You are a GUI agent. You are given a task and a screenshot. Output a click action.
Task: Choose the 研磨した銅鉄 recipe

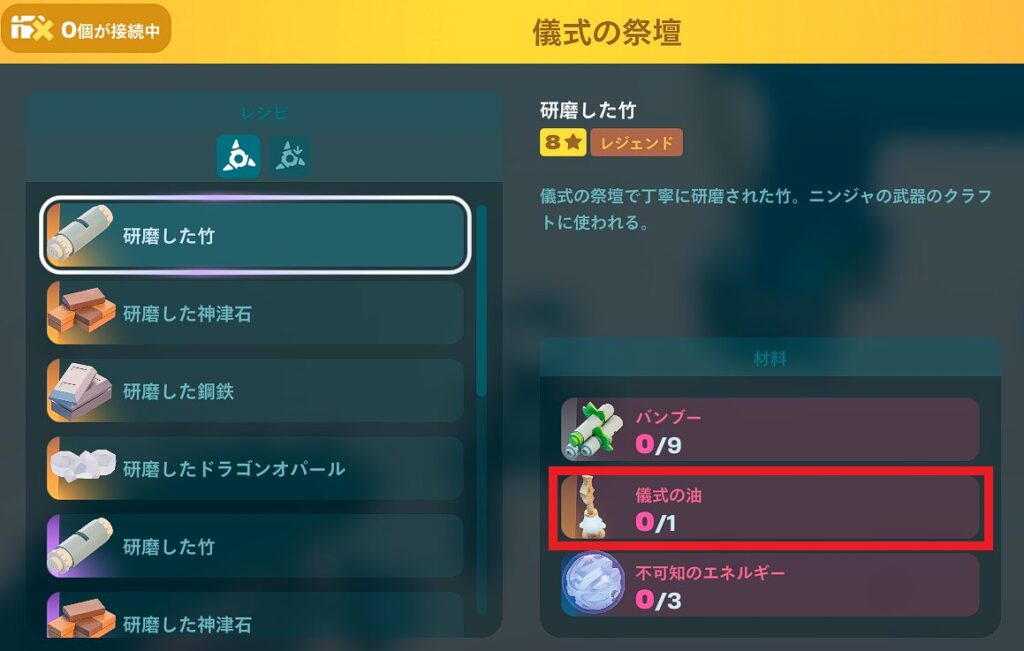[x=254, y=391]
